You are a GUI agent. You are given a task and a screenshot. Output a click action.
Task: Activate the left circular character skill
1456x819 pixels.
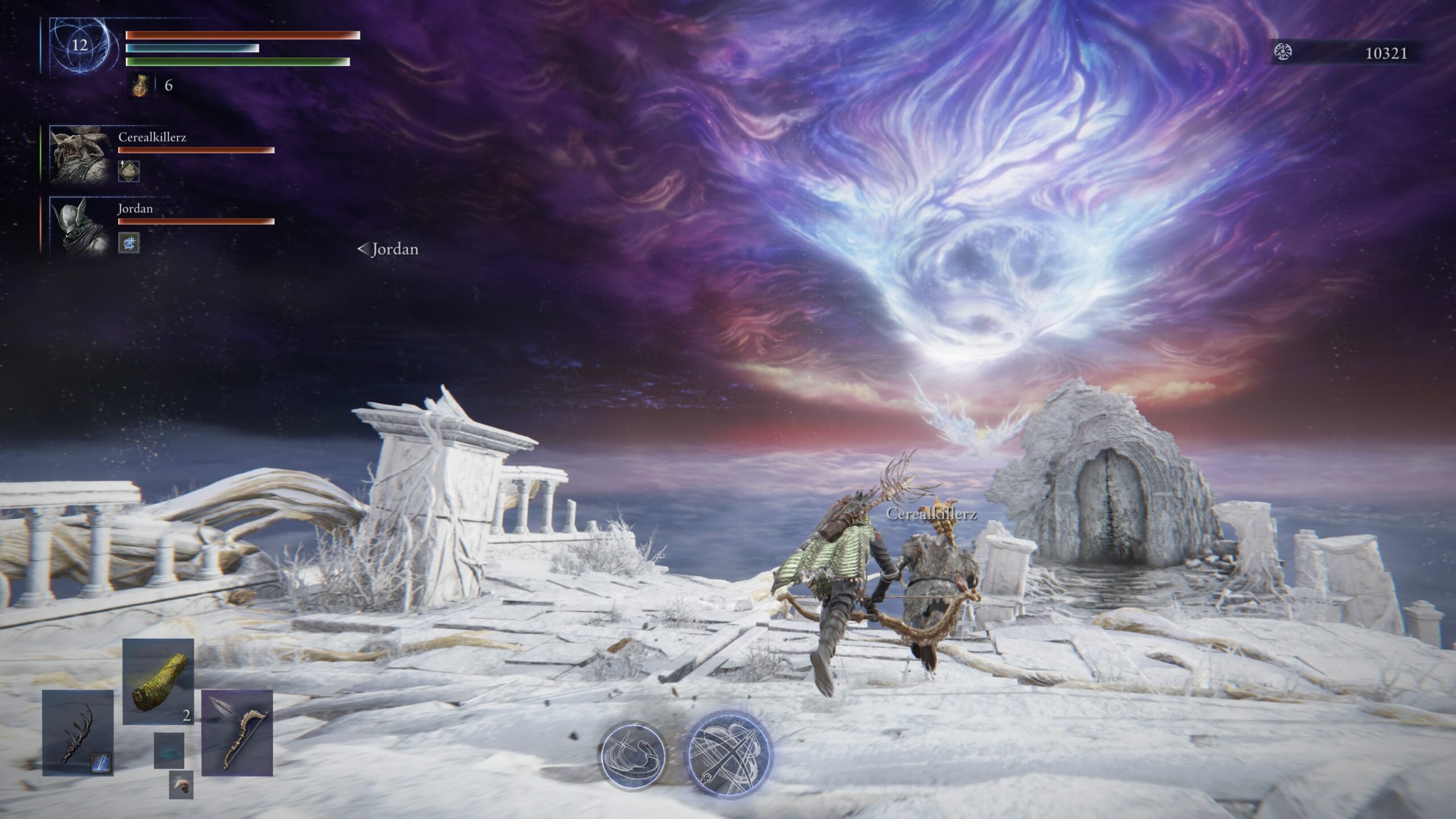coord(633,754)
